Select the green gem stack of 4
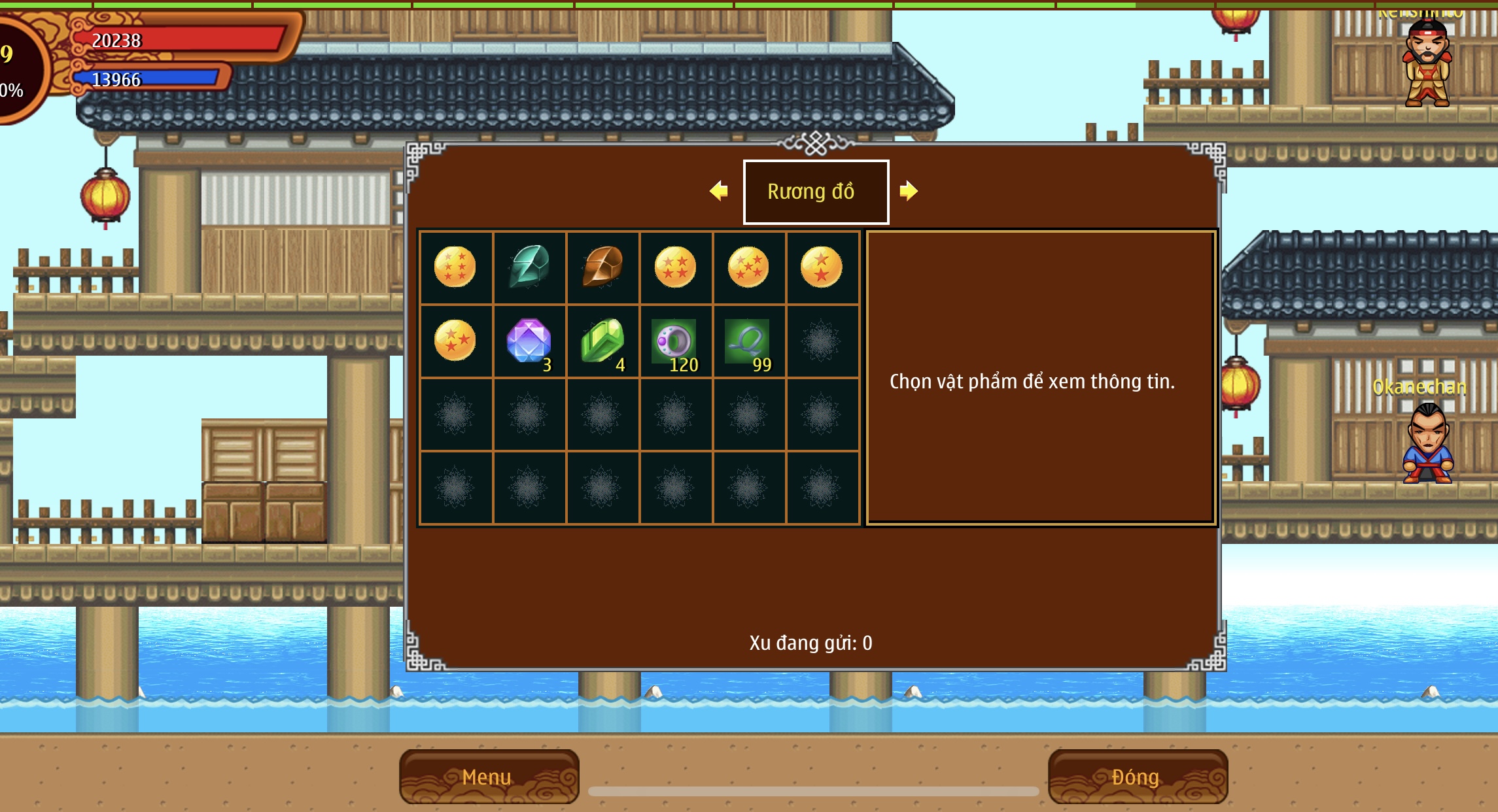This screenshot has width=1498, height=812. (x=602, y=340)
